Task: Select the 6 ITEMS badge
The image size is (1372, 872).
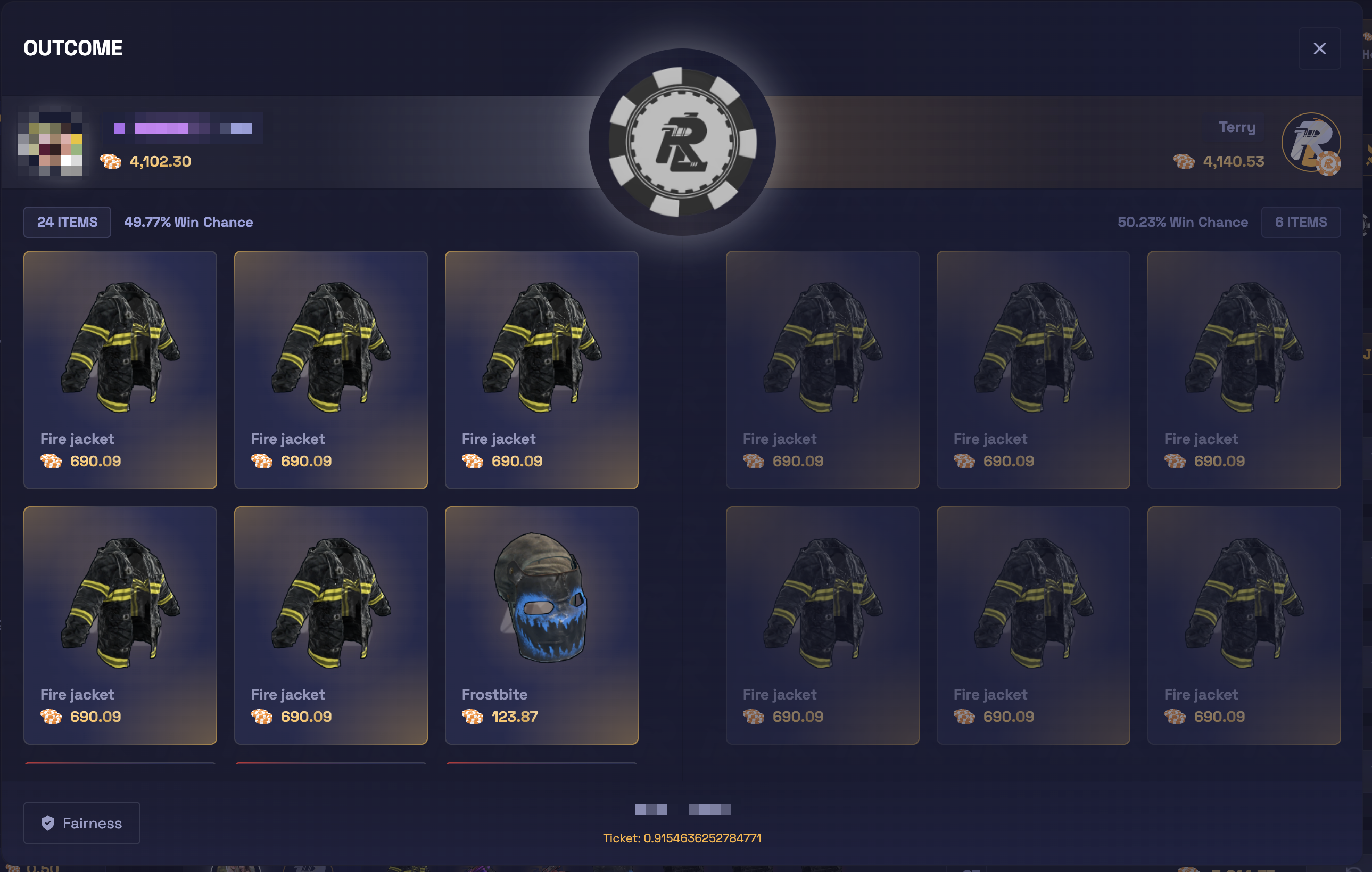Action: click(1301, 221)
